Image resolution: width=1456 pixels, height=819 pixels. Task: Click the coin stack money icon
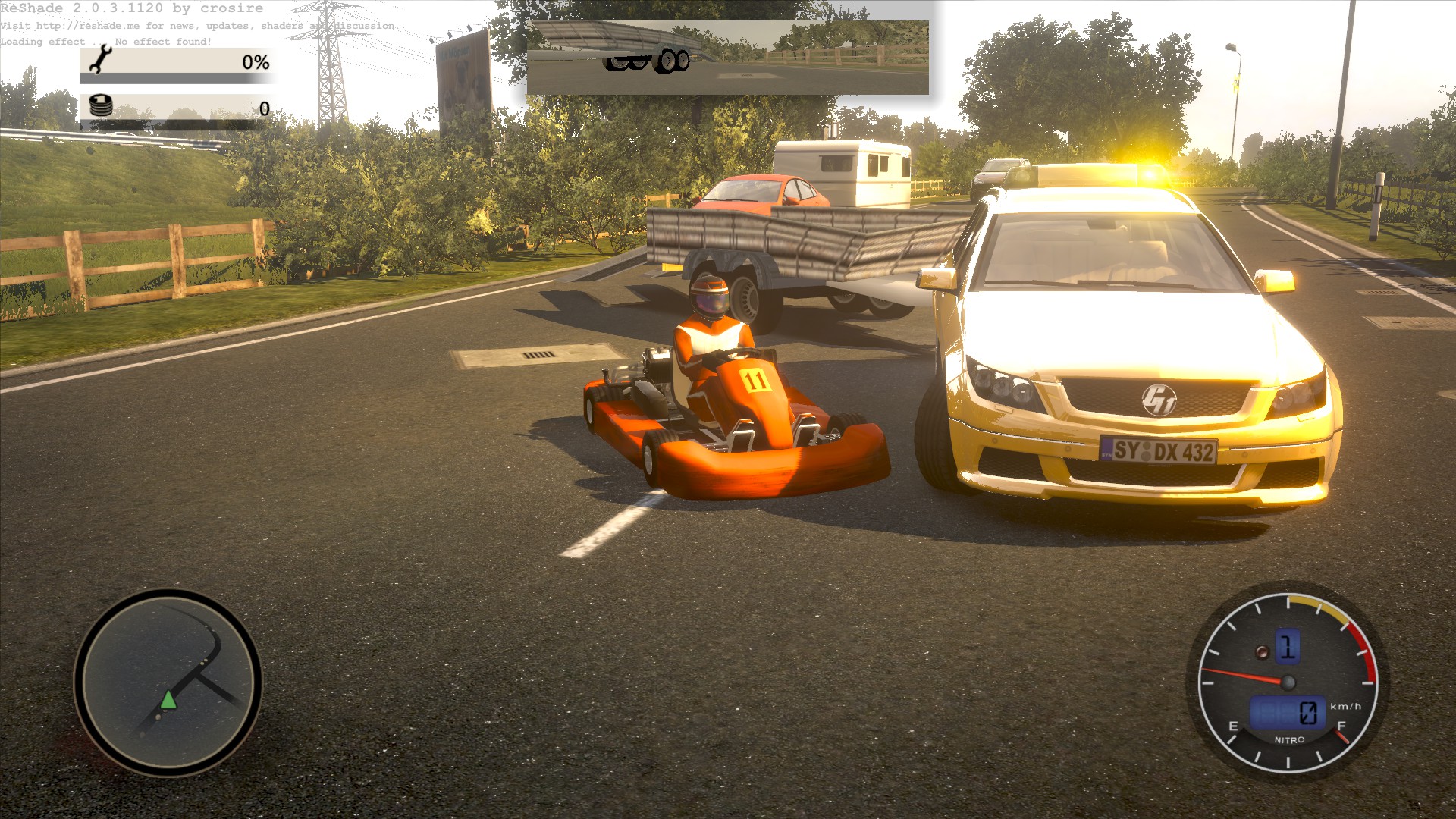[x=101, y=106]
